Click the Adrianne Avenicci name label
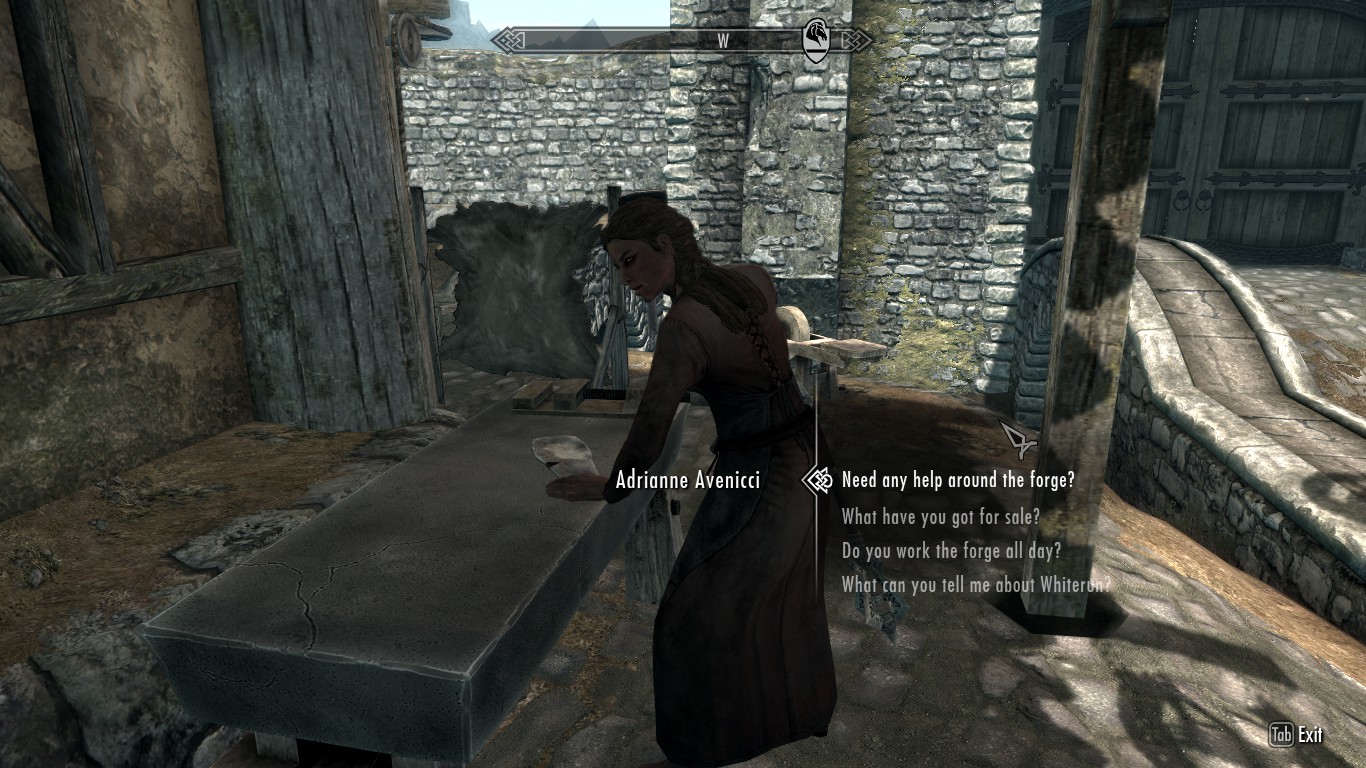 point(686,481)
